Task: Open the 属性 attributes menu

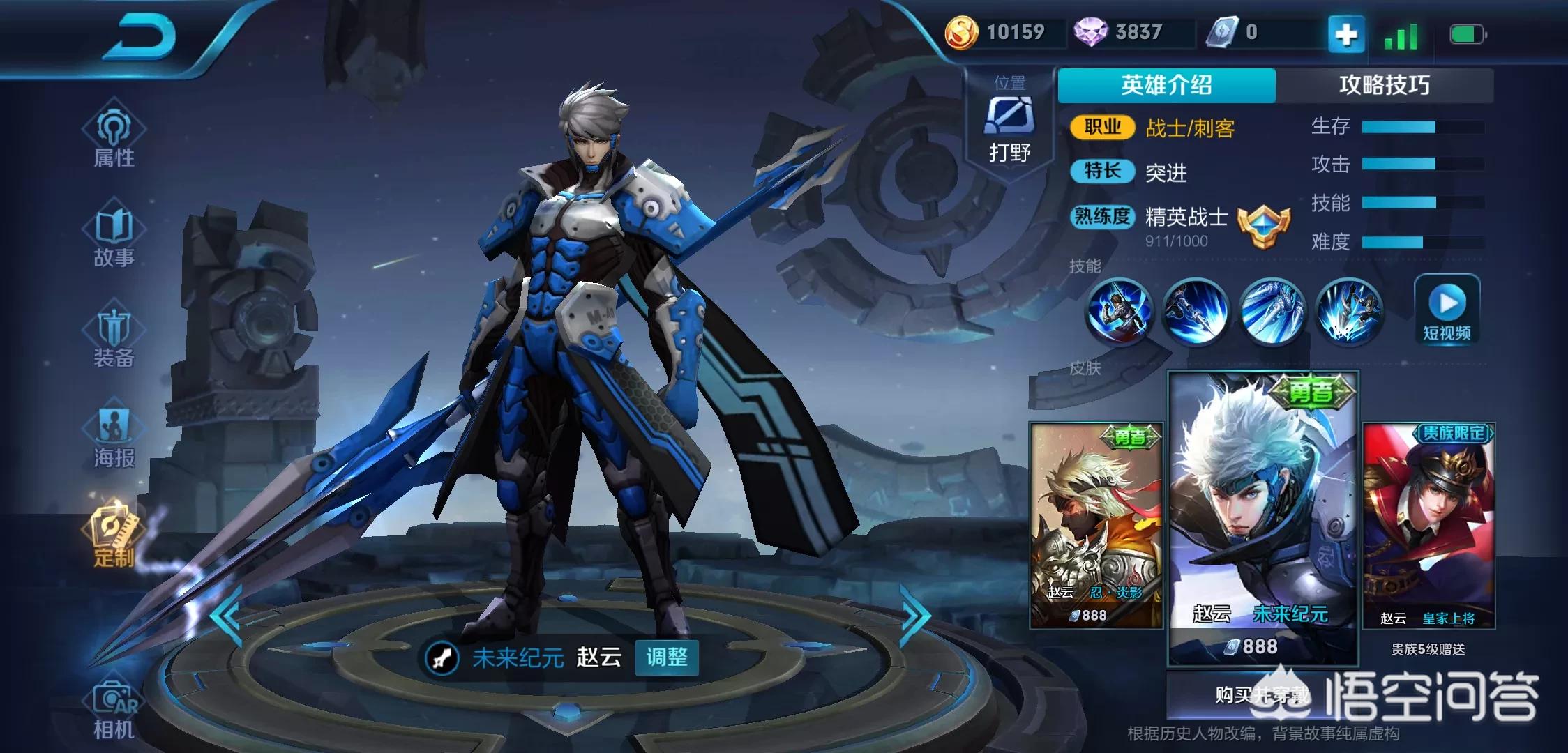Action: (x=114, y=139)
